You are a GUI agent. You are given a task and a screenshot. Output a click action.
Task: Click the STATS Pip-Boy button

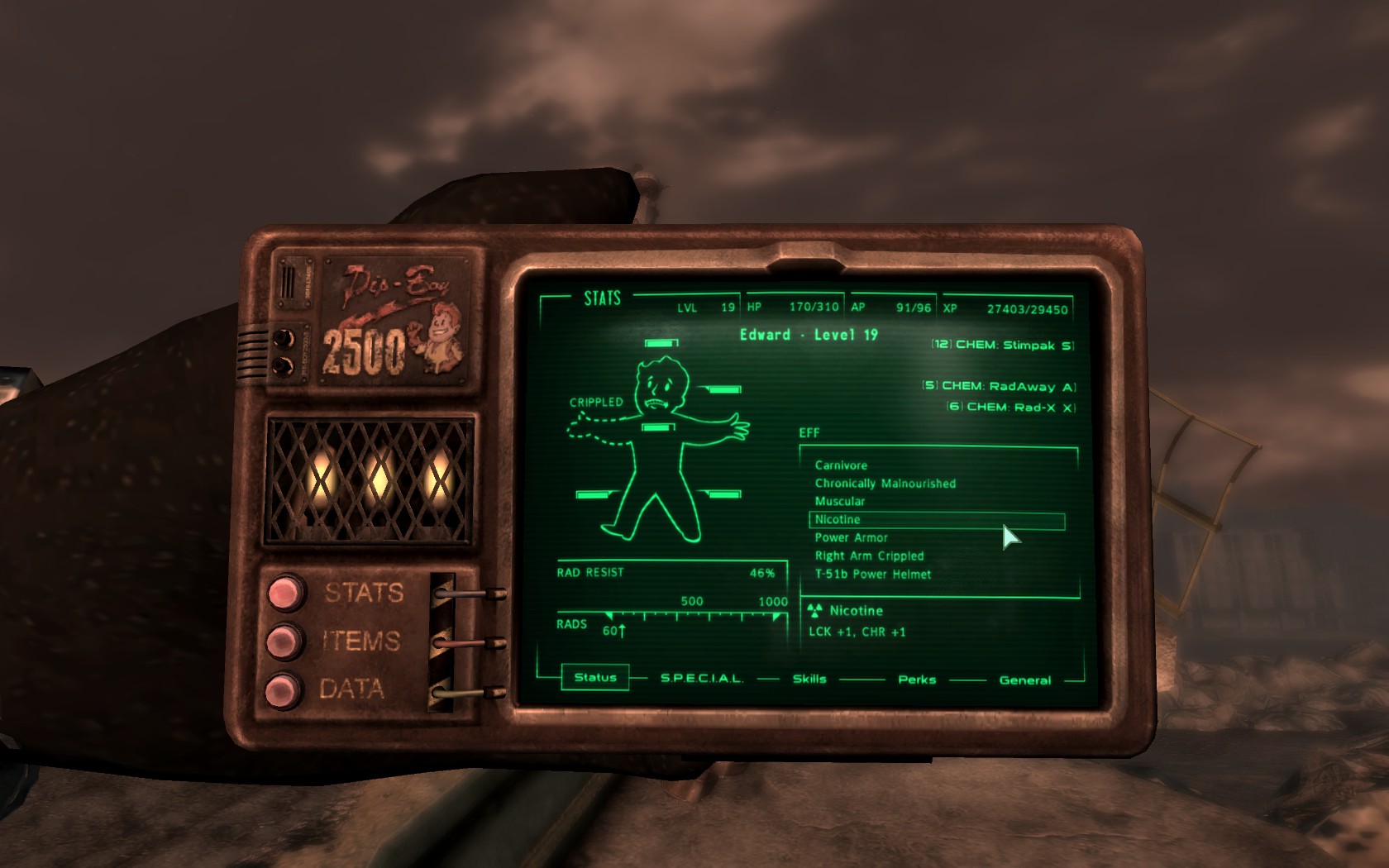284,593
